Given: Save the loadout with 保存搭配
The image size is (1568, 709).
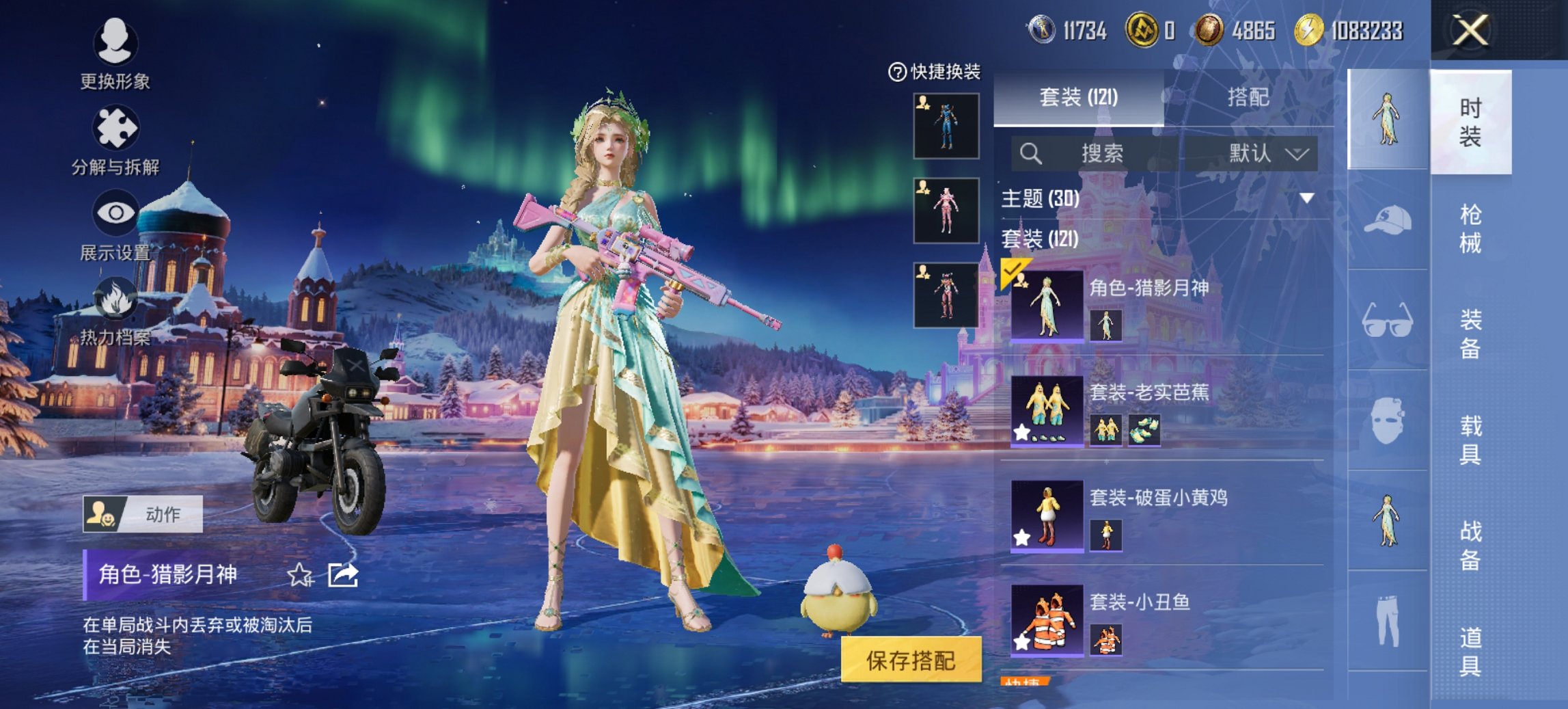Looking at the screenshot, I should (911, 660).
